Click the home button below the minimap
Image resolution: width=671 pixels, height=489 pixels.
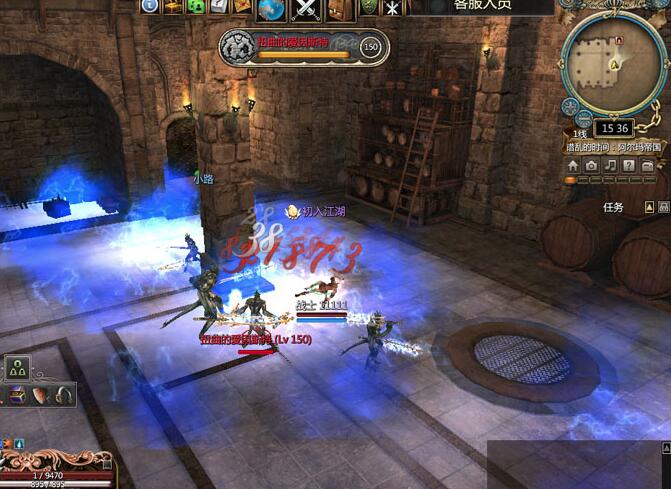click(x=573, y=165)
